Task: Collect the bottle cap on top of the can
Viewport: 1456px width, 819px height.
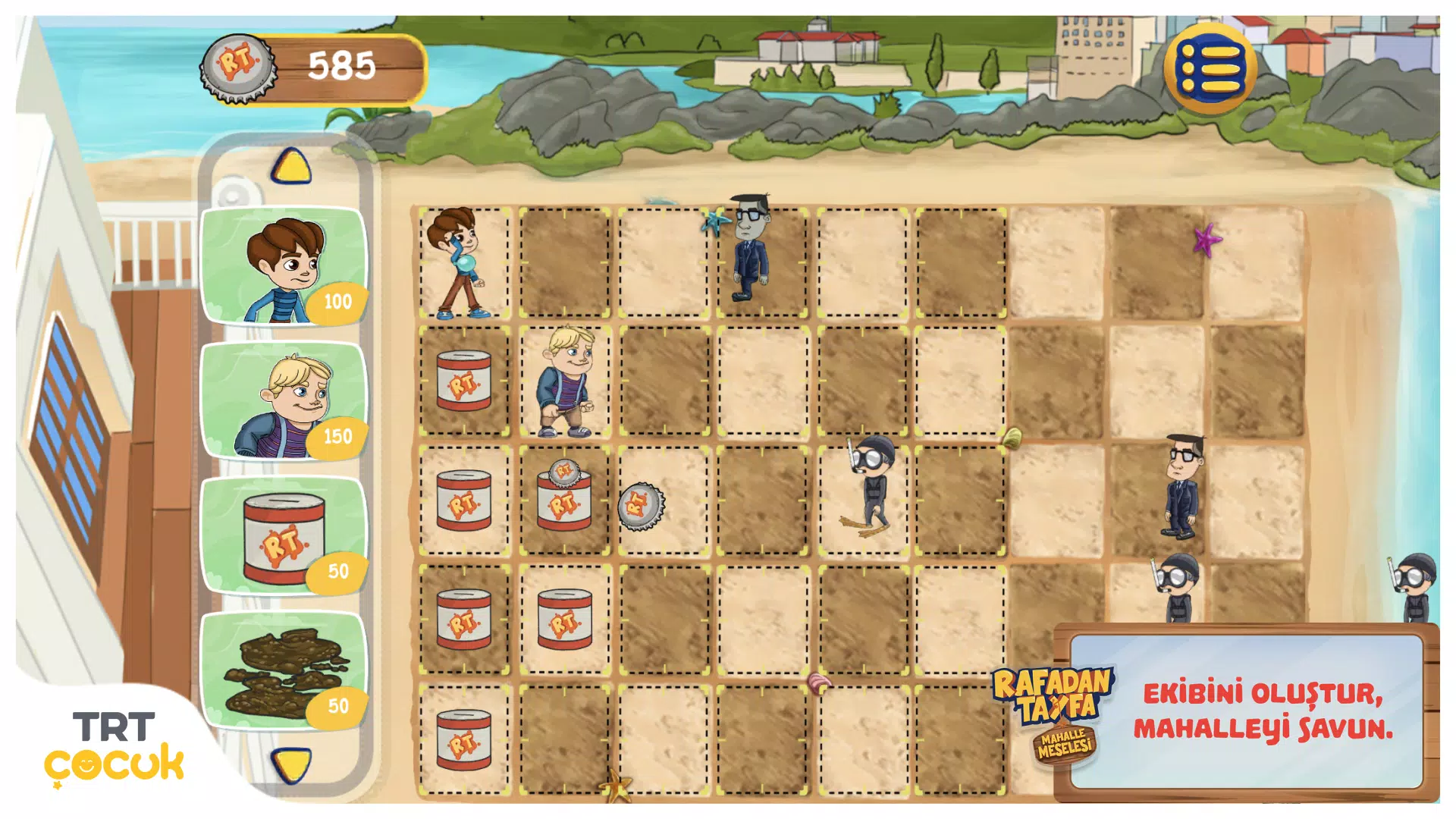Action: coord(563,472)
